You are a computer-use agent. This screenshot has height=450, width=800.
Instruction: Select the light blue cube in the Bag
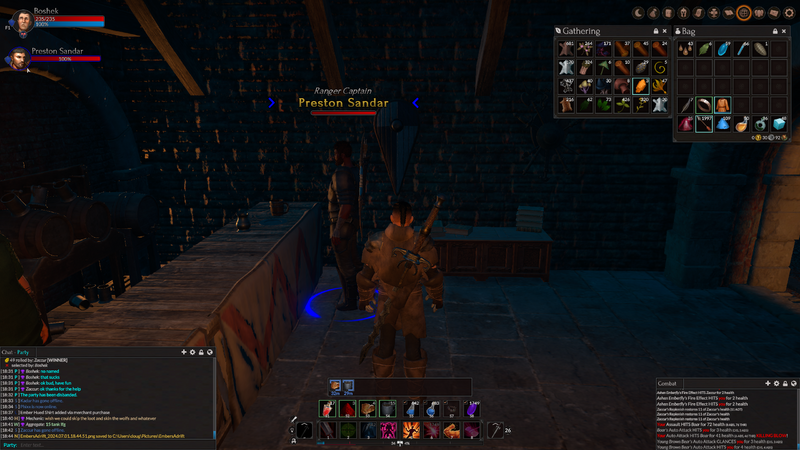780,123
